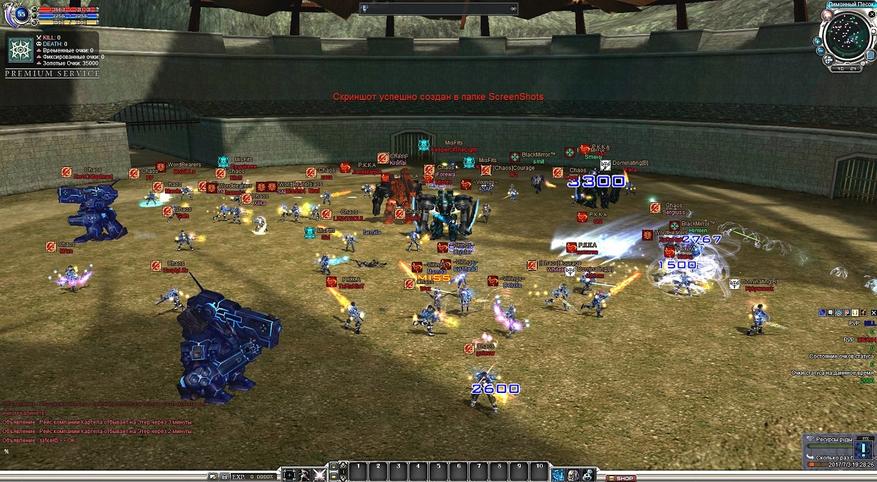The width and height of the screenshot is (877, 482).
Task: Activate the white starburst skill icon
Action: (319, 473)
